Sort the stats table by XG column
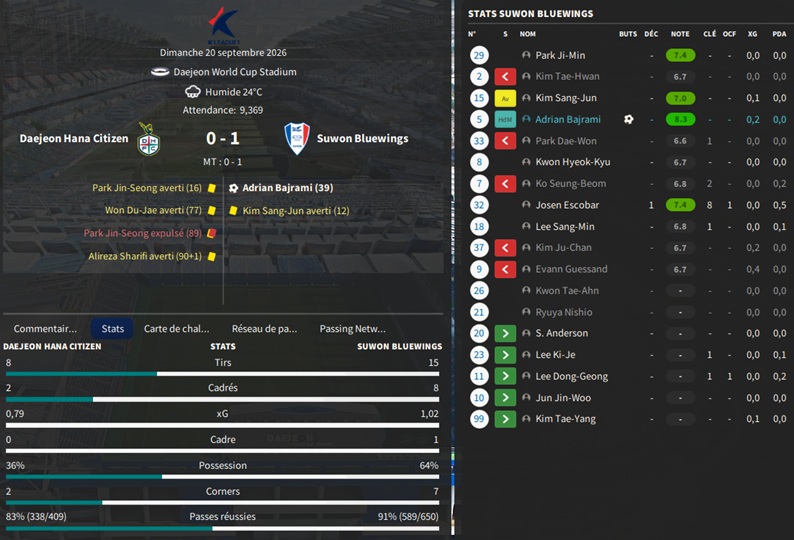The image size is (794, 540). (752, 34)
